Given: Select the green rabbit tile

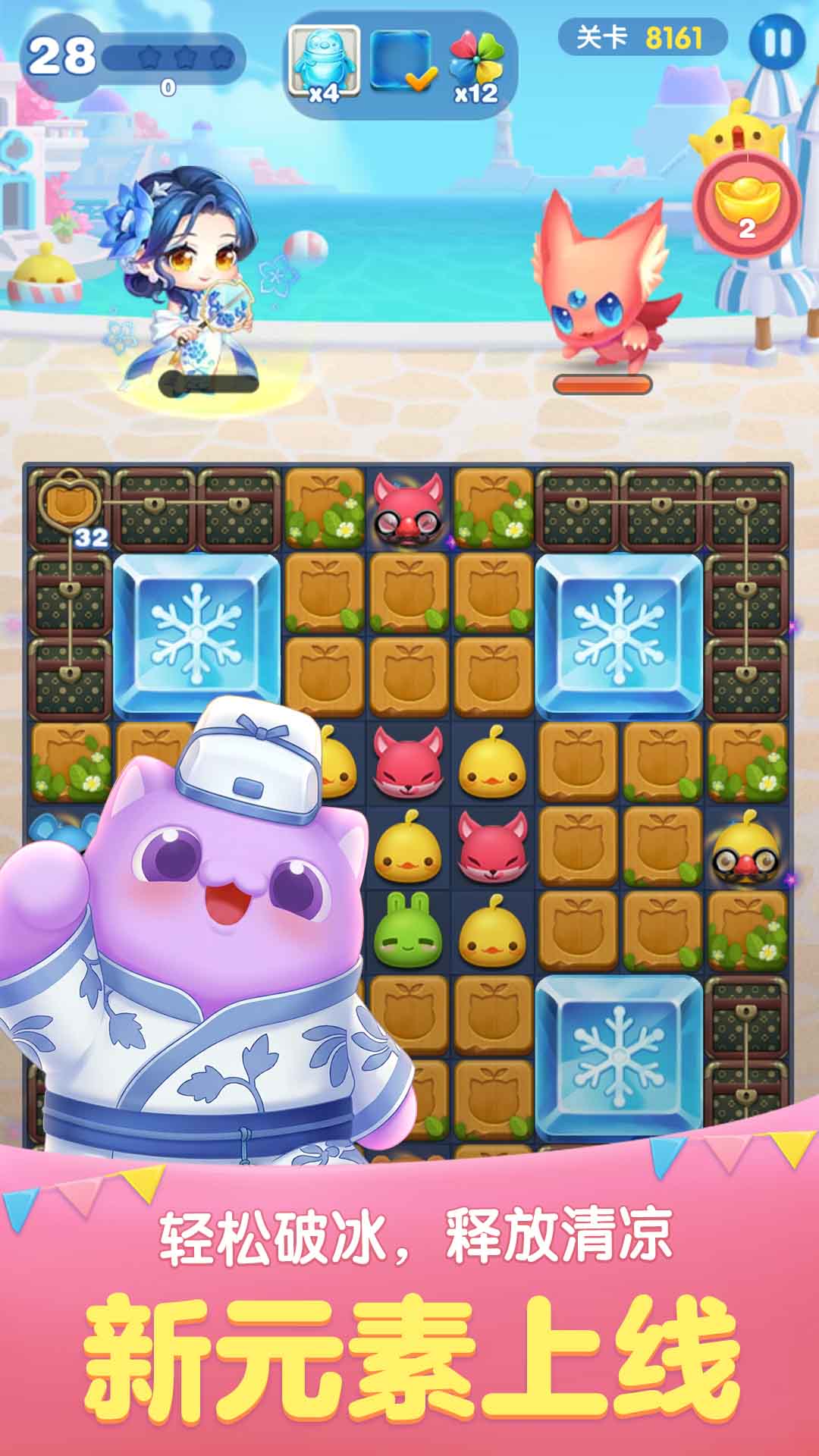Looking at the screenshot, I should click(409, 930).
